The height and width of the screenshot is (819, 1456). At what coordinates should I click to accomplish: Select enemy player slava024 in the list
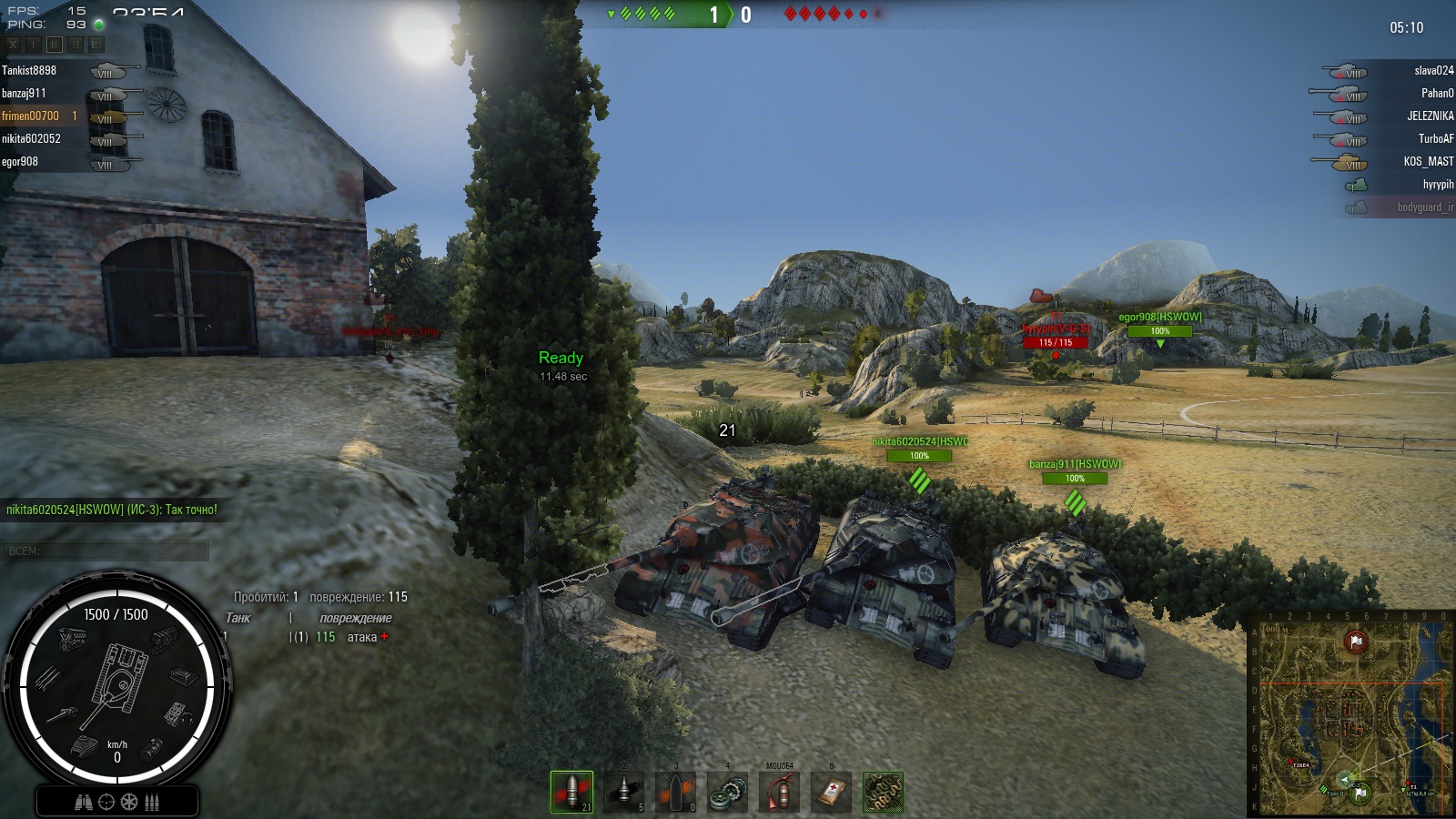click(1433, 71)
